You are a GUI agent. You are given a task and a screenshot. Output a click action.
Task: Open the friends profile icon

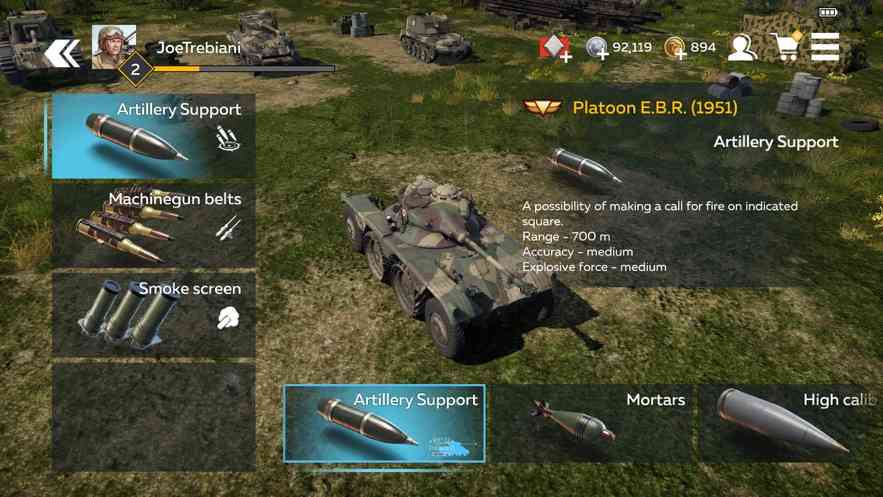[742, 47]
